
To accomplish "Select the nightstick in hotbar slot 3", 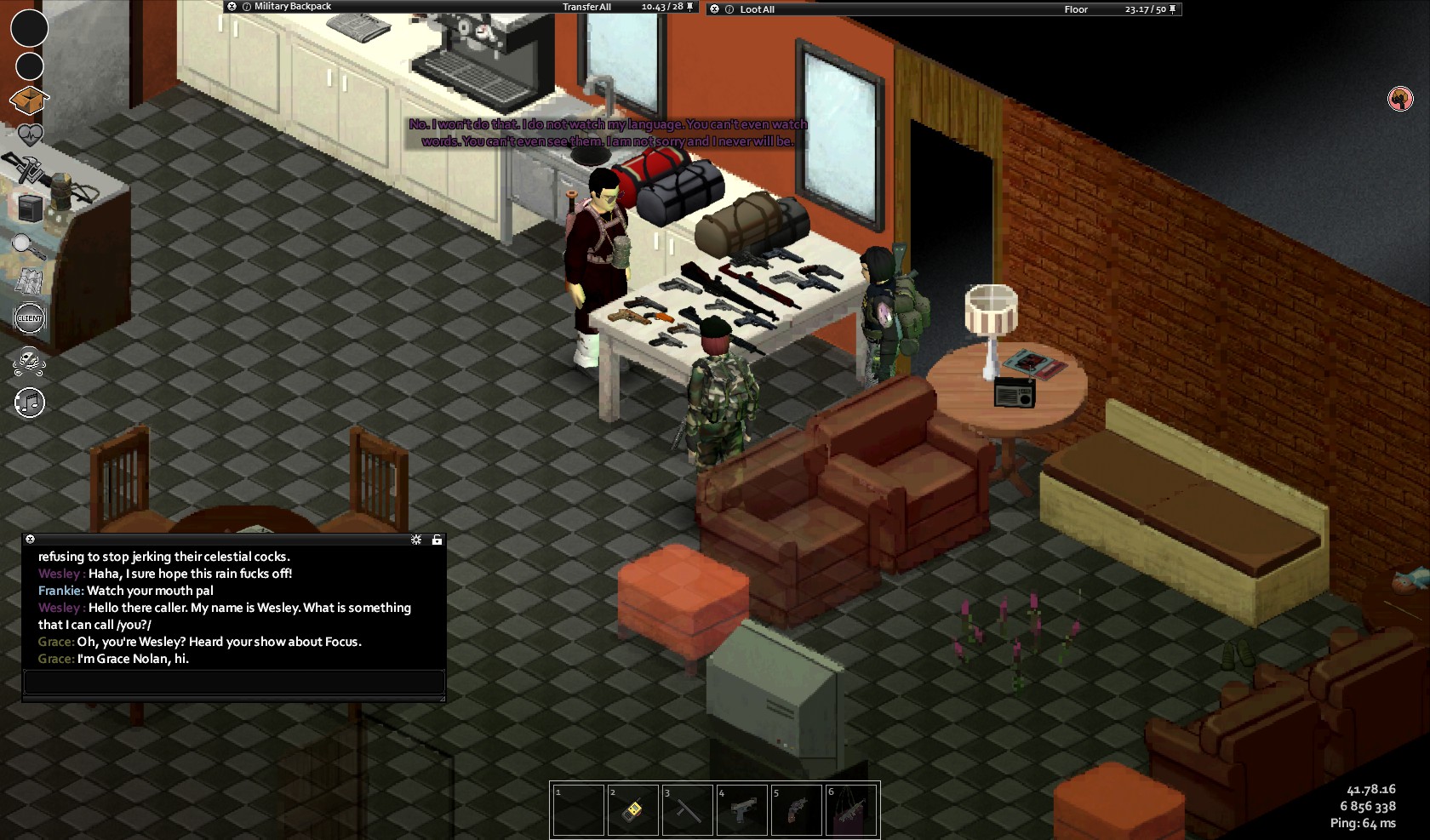I will click(x=688, y=809).
